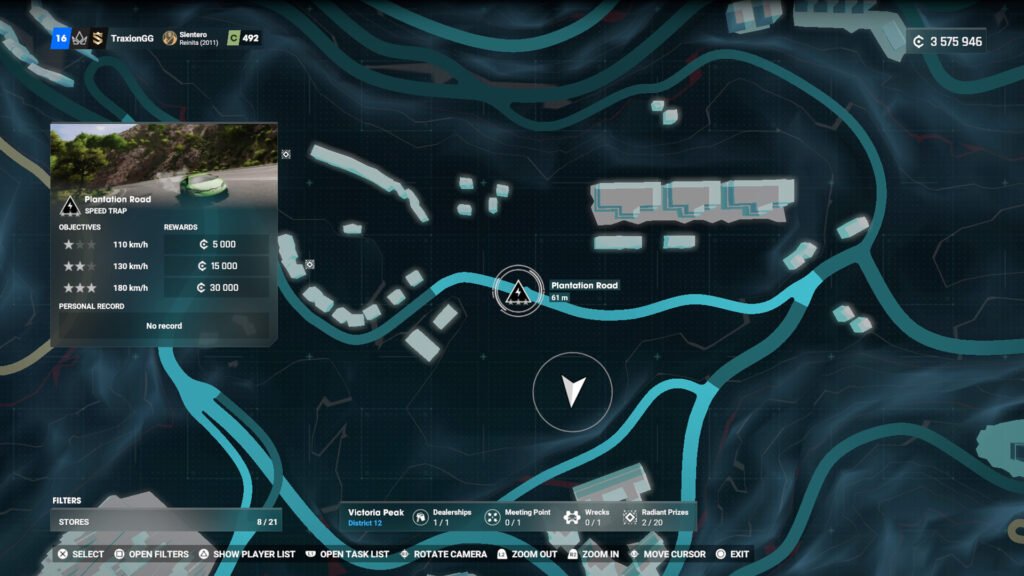The height and width of the screenshot is (576, 1024).
Task: Click the level 16 badge
Action: 60,39
